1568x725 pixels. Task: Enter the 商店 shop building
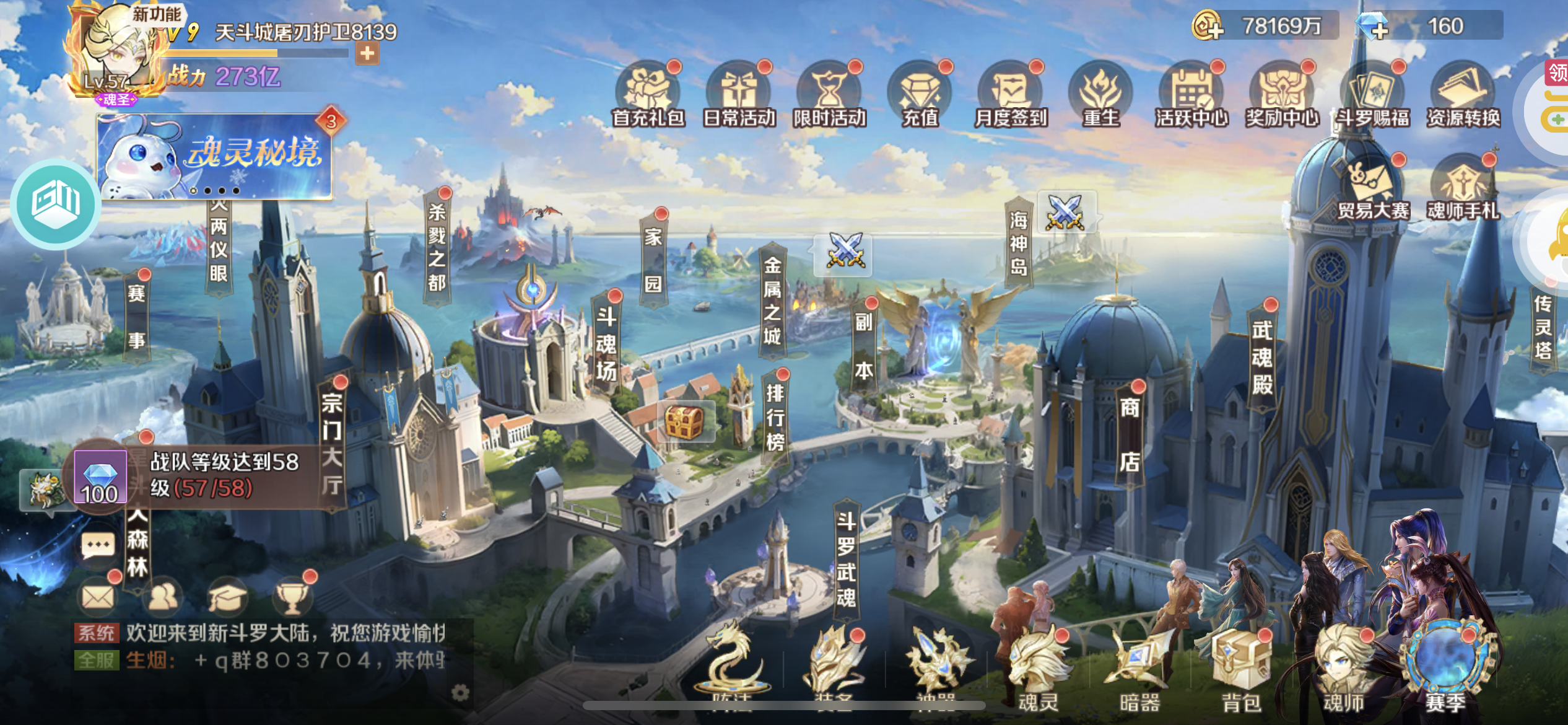pos(1130,434)
